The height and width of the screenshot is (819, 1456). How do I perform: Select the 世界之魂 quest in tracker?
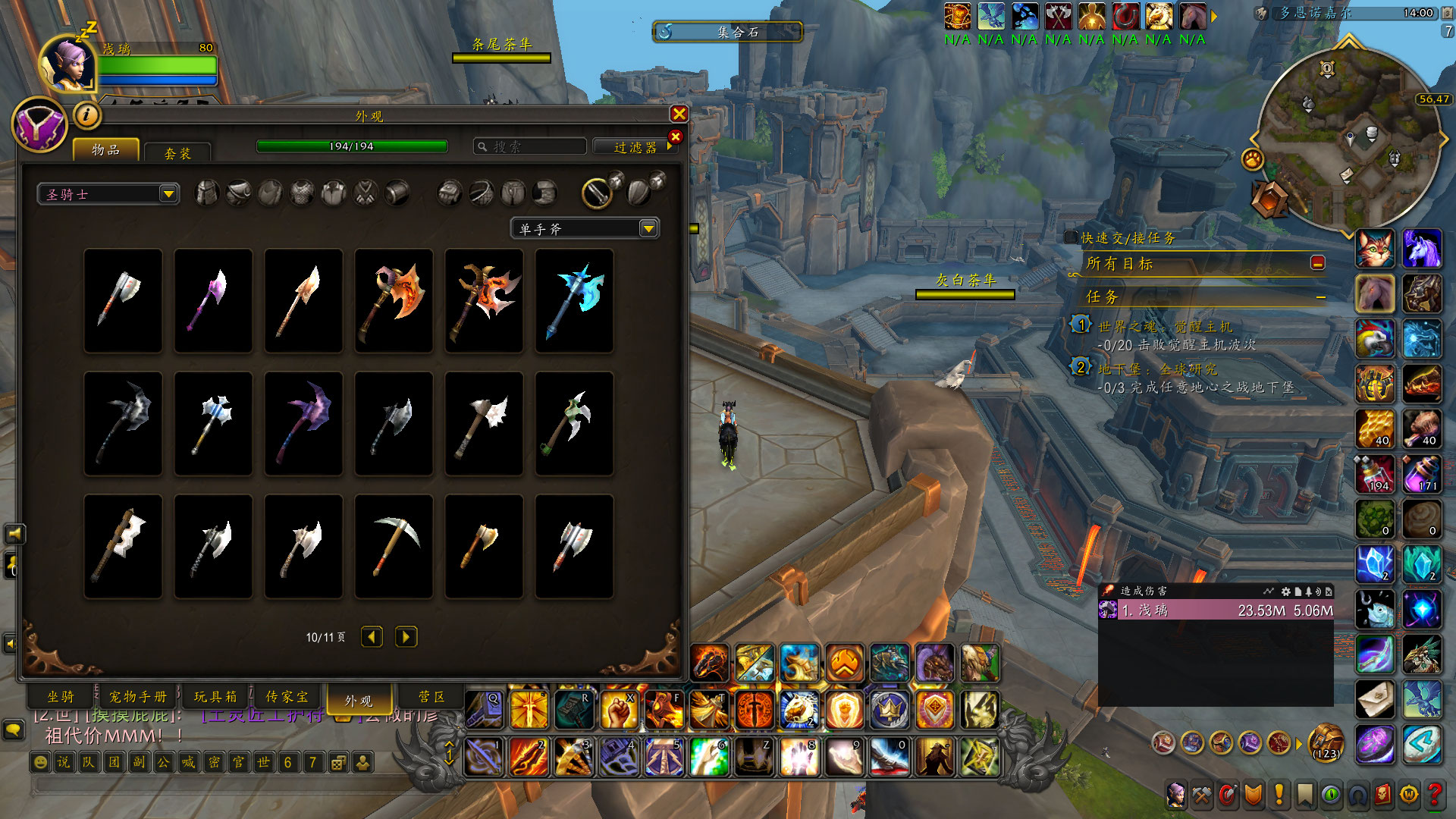coord(1165,326)
